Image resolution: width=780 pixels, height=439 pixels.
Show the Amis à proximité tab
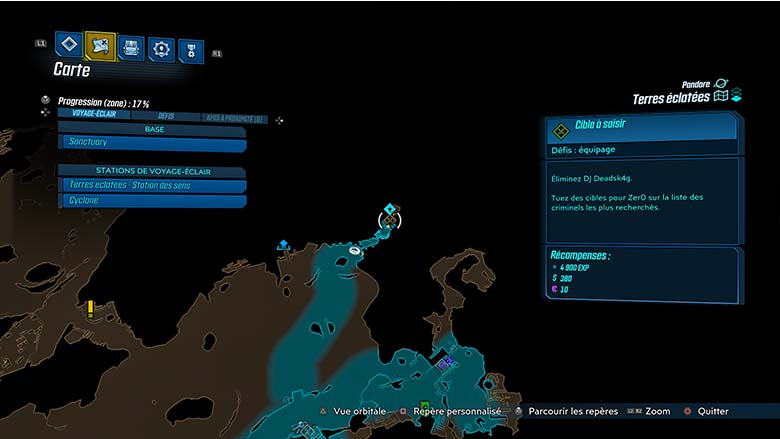[233, 118]
